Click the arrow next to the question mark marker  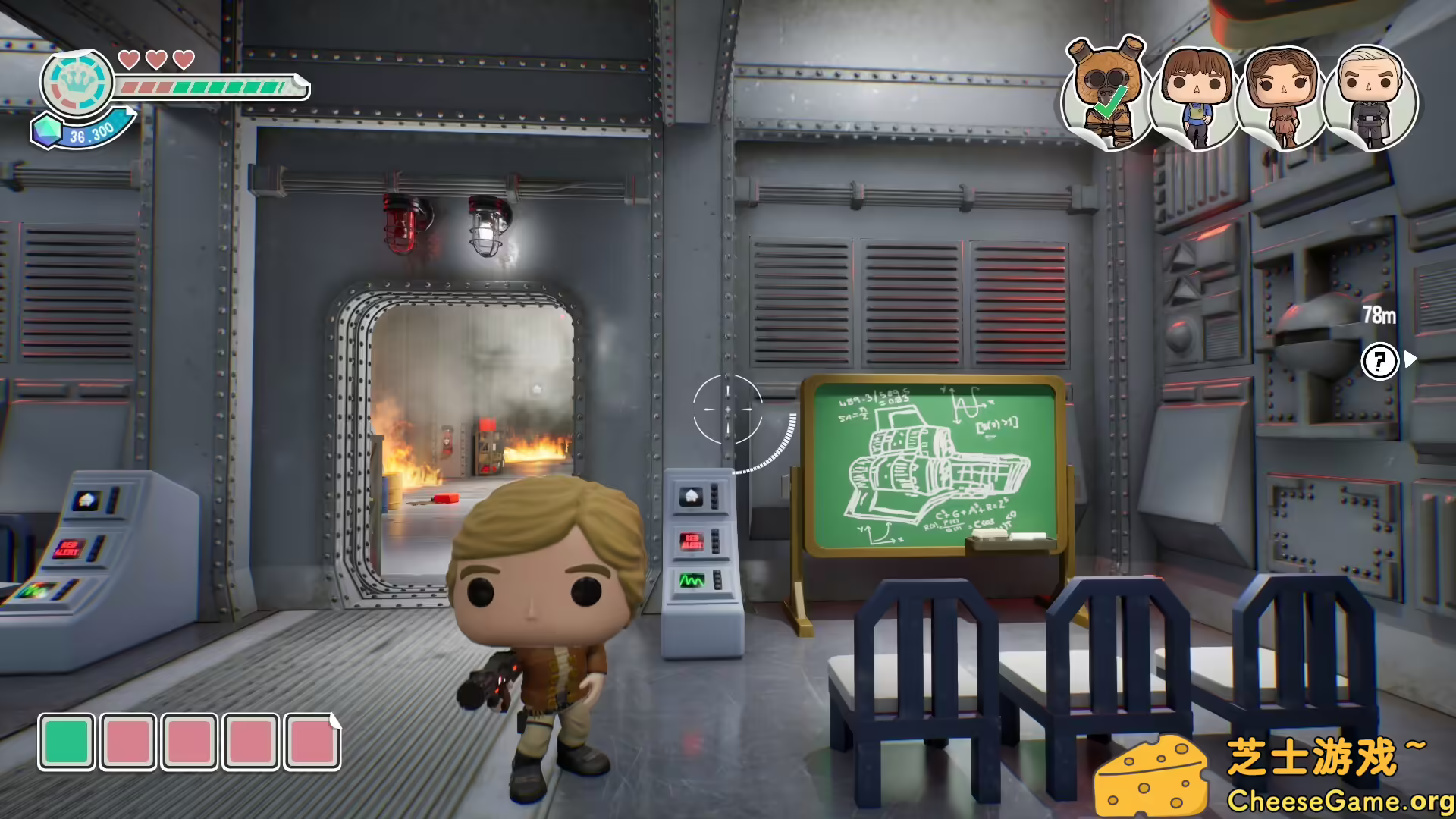[x=1410, y=360]
